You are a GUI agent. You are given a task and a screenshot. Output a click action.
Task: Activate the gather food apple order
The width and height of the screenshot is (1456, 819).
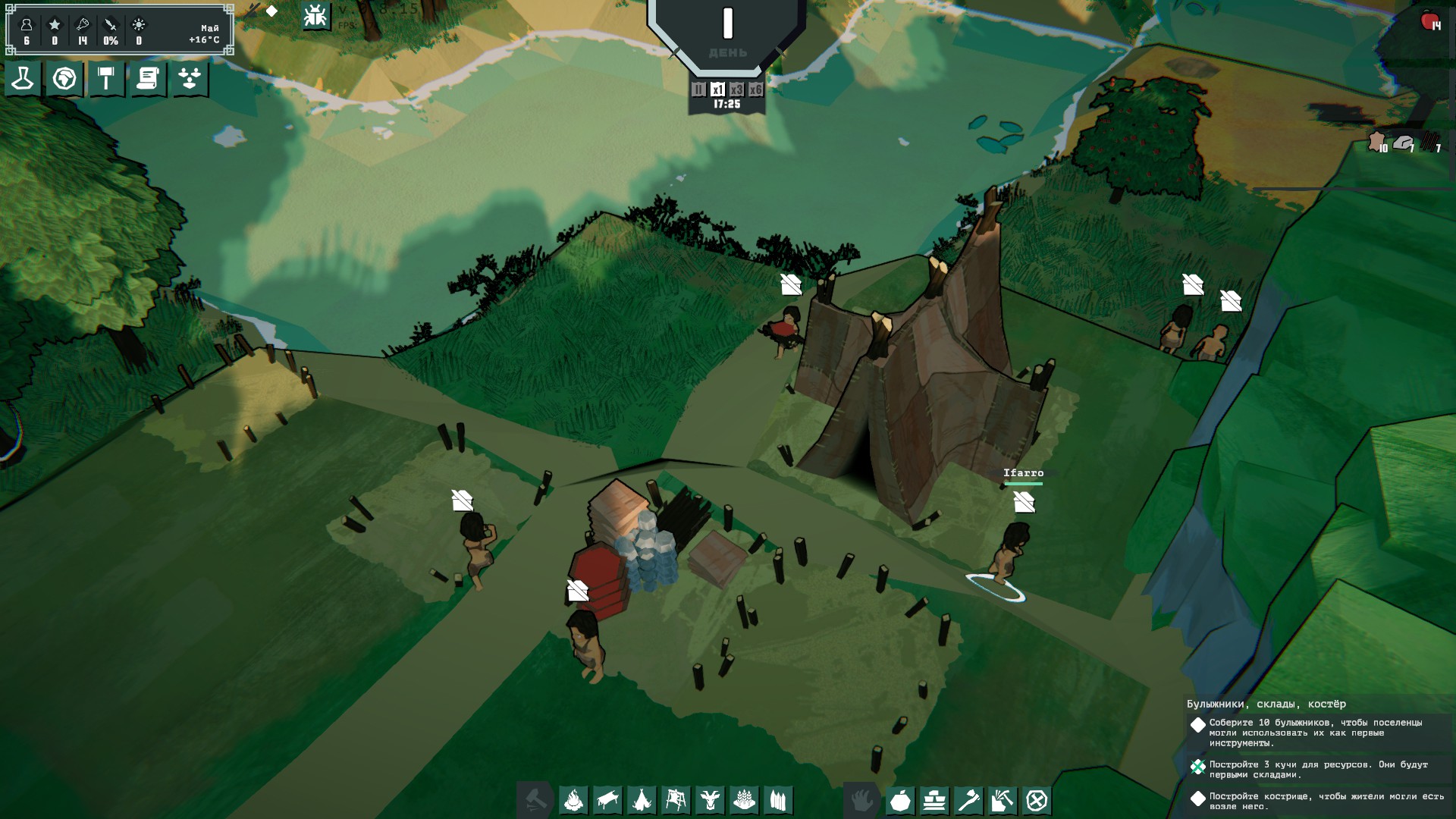click(901, 800)
